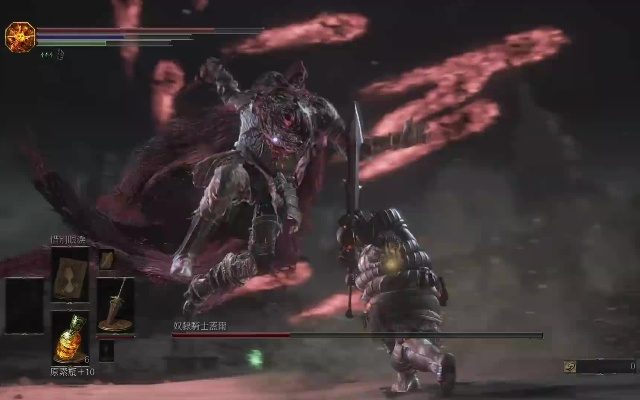The height and width of the screenshot is (400, 640).
Task: Click the sun covenant emblem
Action: [x=20, y=37]
